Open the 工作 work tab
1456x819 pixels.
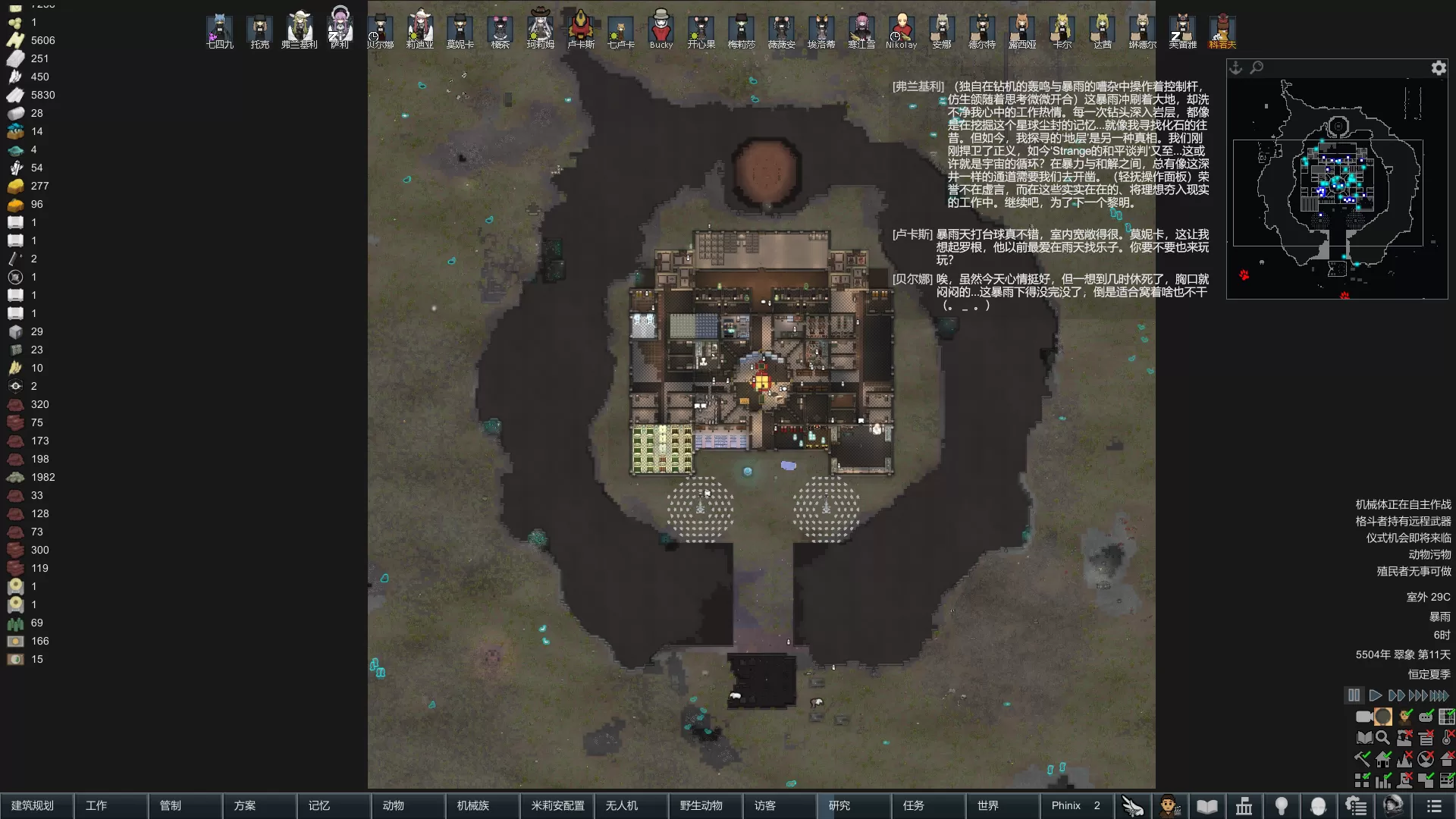point(96,805)
